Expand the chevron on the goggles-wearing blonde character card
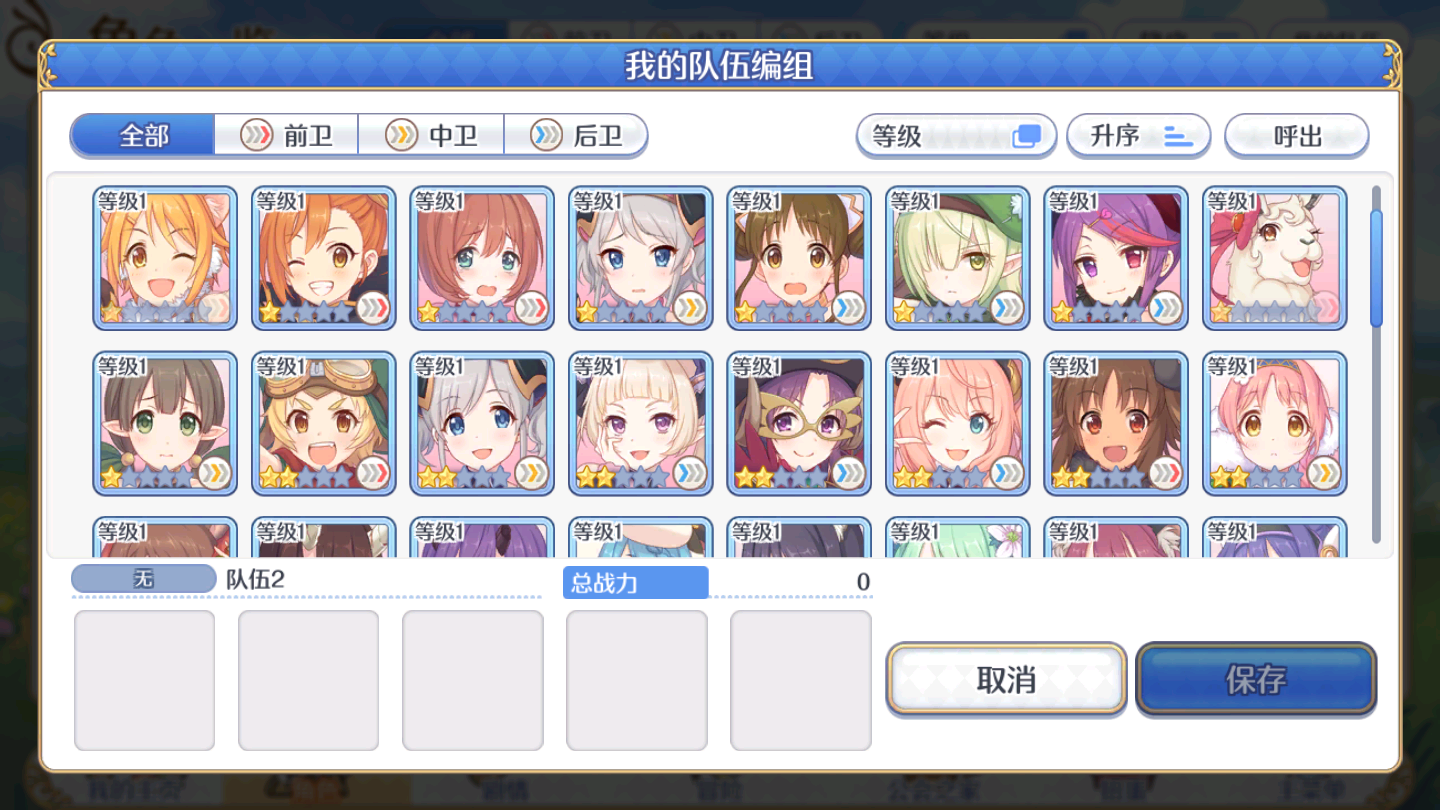The height and width of the screenshot is (810, 1440). point(372,475)
